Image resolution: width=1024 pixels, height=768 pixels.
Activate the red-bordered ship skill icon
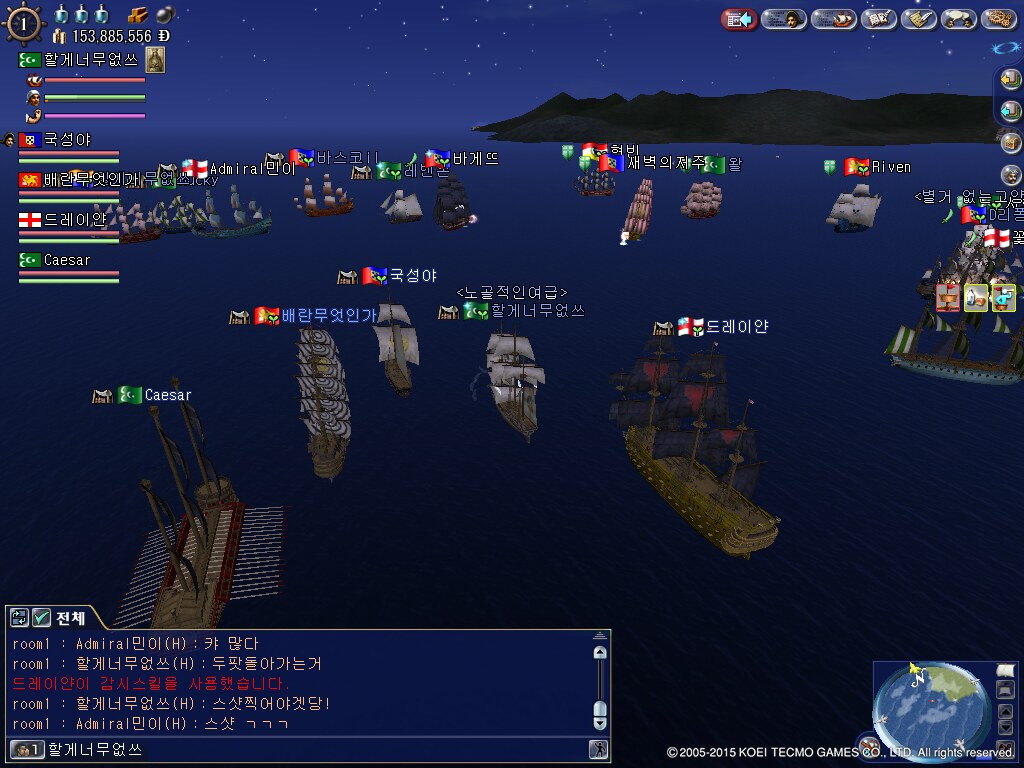click(948, 297)
